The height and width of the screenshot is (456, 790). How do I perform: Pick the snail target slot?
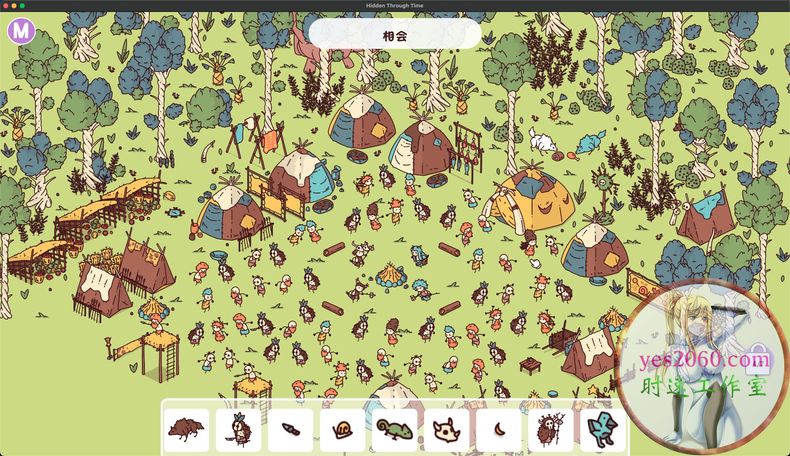tap(342, 430)
